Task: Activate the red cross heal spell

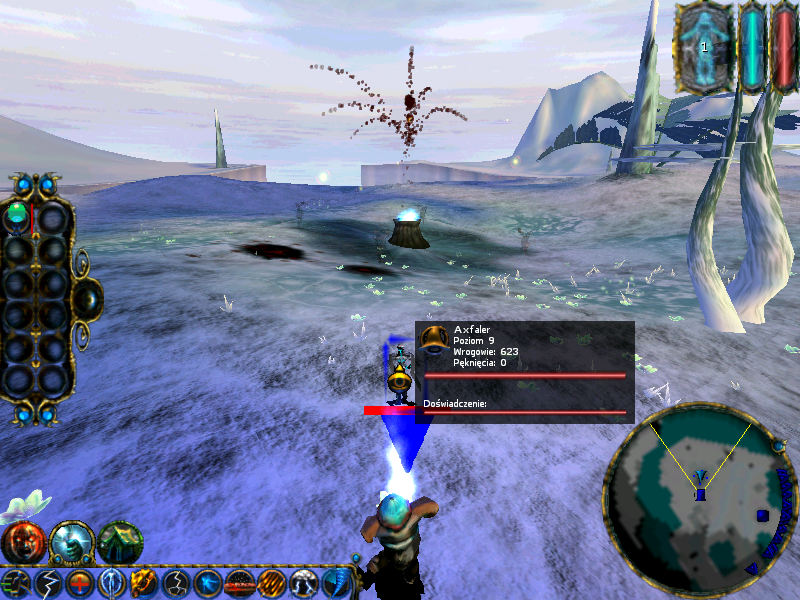Action: [x=79, y=583]
